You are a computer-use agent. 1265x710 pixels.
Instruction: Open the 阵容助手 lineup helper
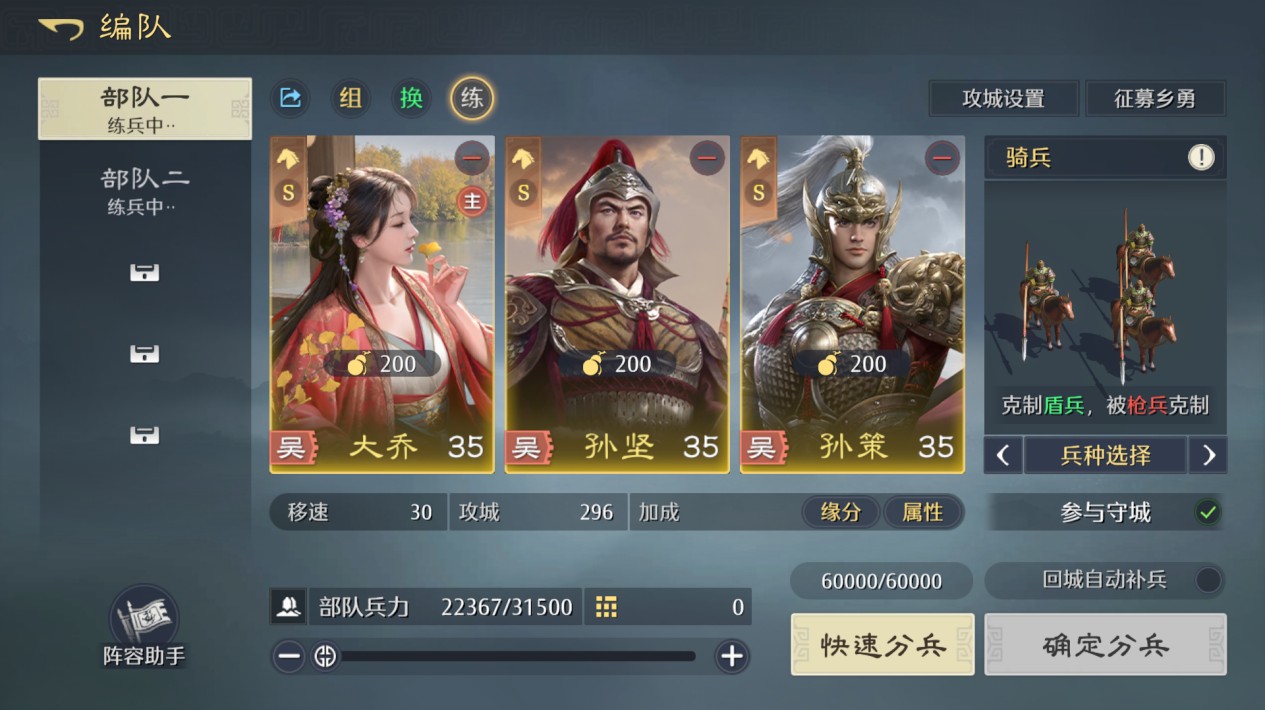(x=144, y=626)
